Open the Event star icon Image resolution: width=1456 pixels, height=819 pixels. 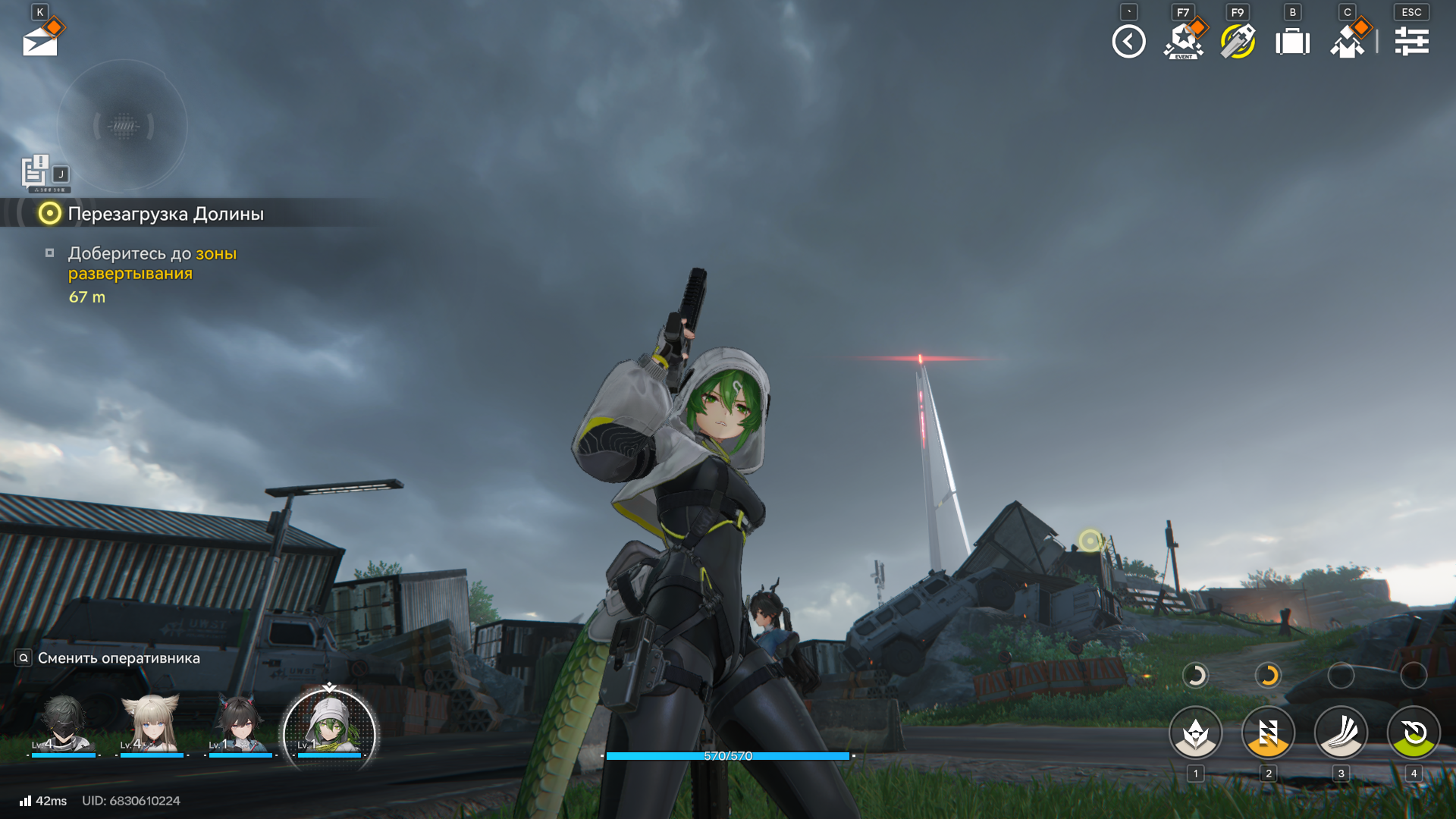coord(1183,42)
